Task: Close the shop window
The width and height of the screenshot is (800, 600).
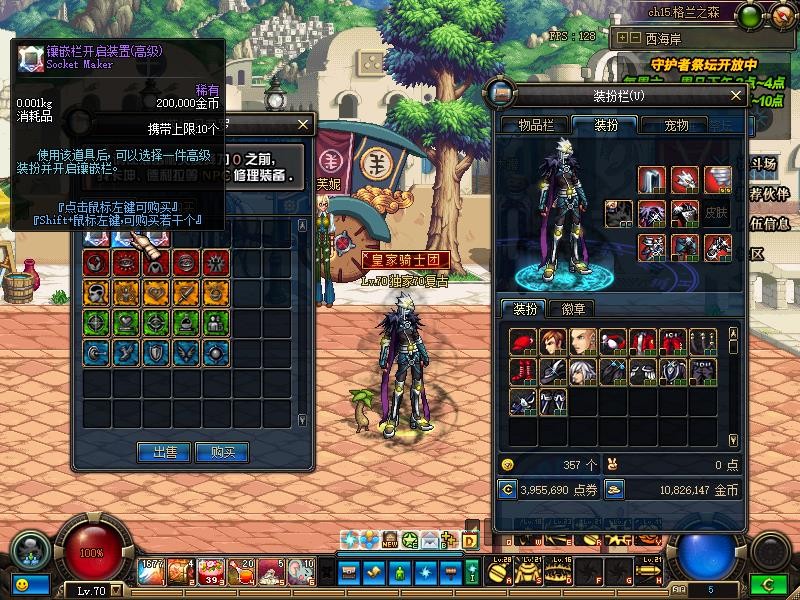Action: click(x=304, y=125)
